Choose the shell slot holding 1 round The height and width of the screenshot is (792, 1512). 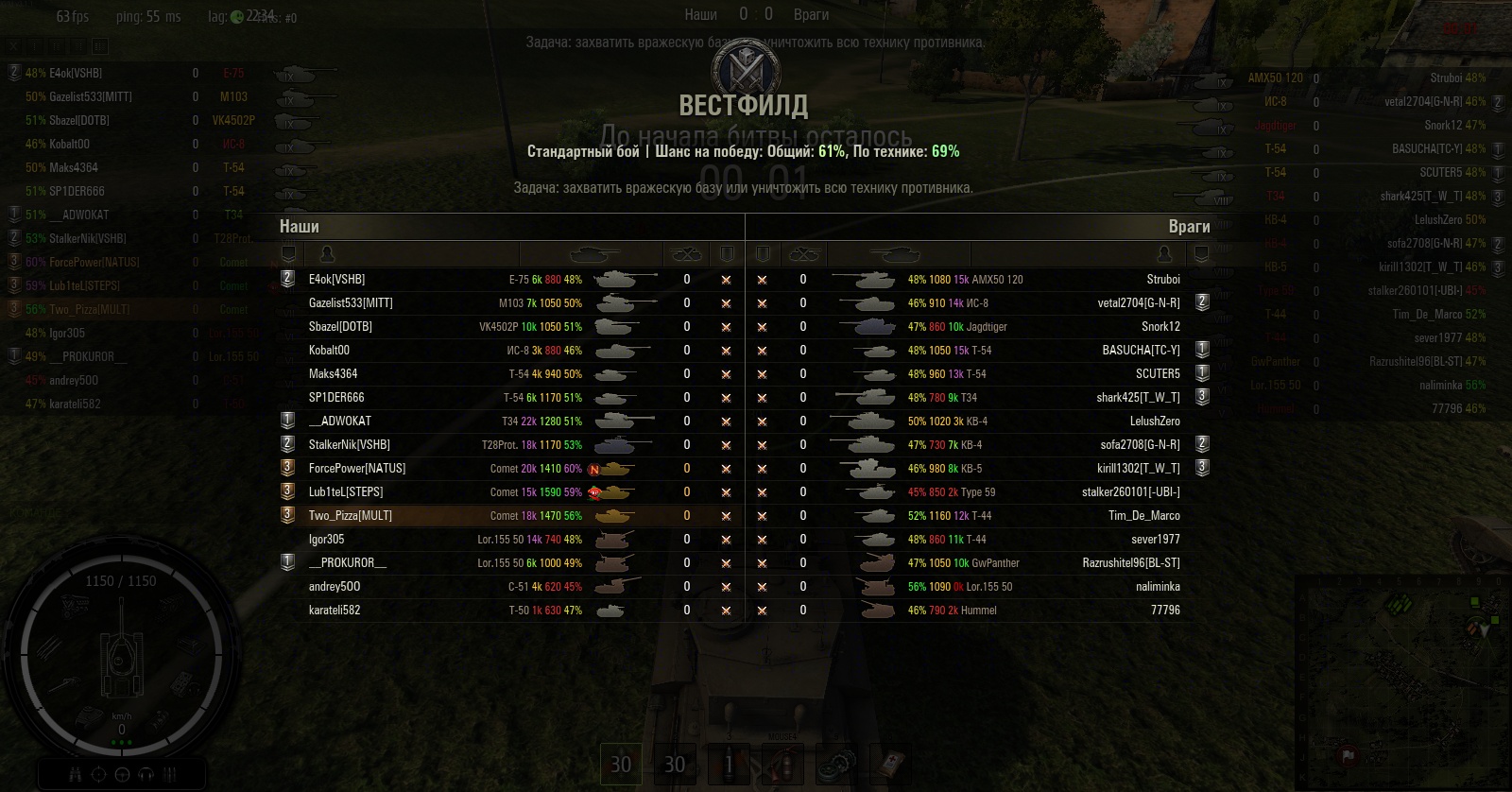tap(729, 764)
